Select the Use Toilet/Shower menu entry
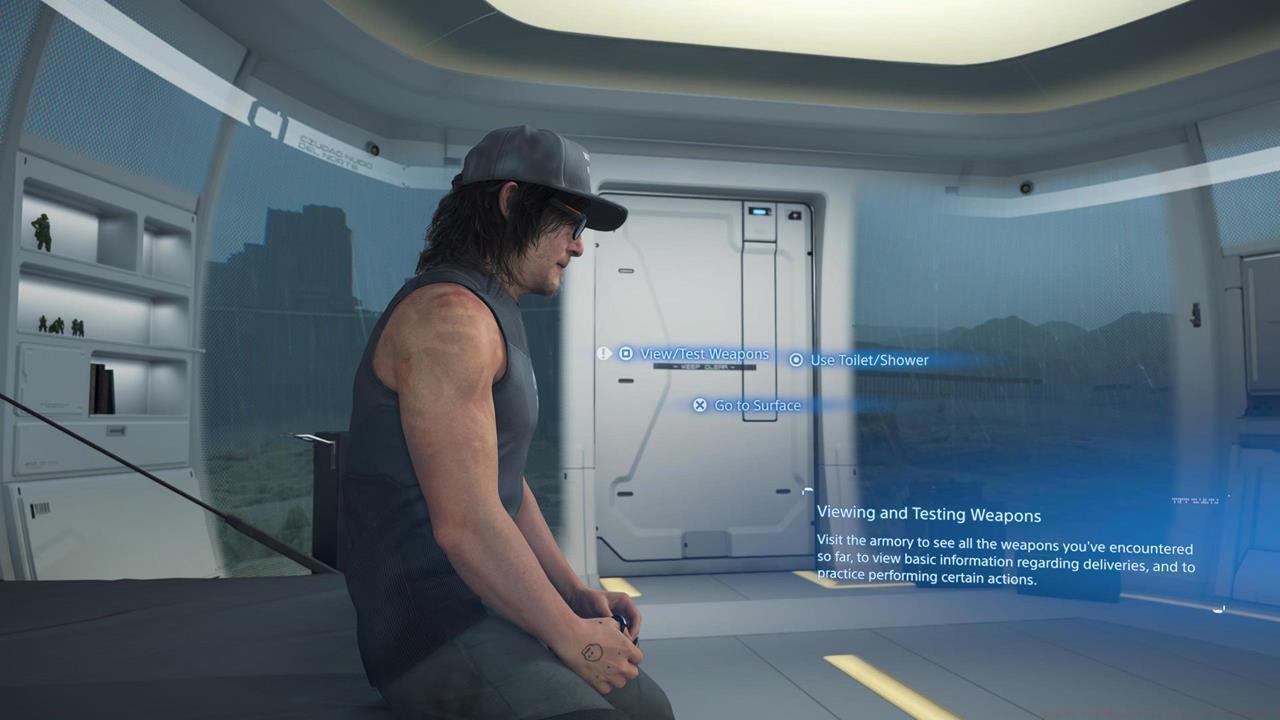1280x720 pixels. point(869,360)
